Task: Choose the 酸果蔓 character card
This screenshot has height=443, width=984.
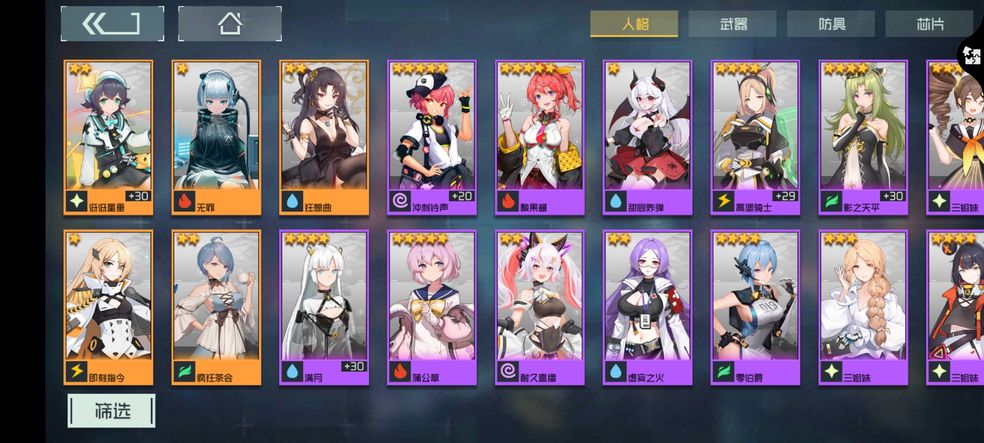Action: tap(540, 136)
